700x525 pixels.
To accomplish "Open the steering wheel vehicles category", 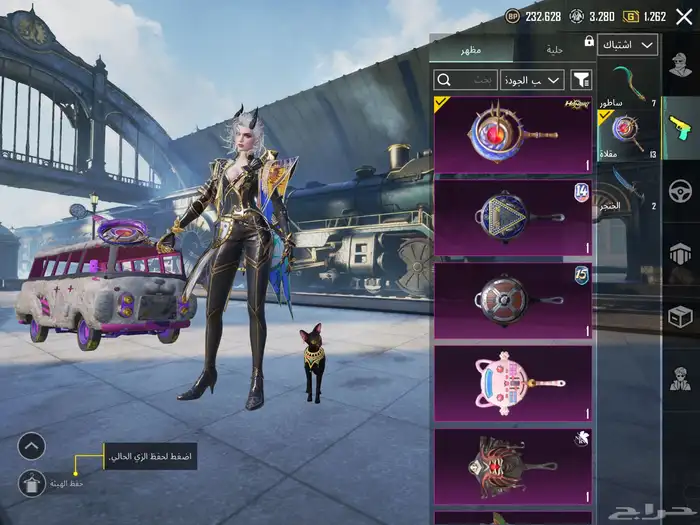I will click(x=680, y=189).
